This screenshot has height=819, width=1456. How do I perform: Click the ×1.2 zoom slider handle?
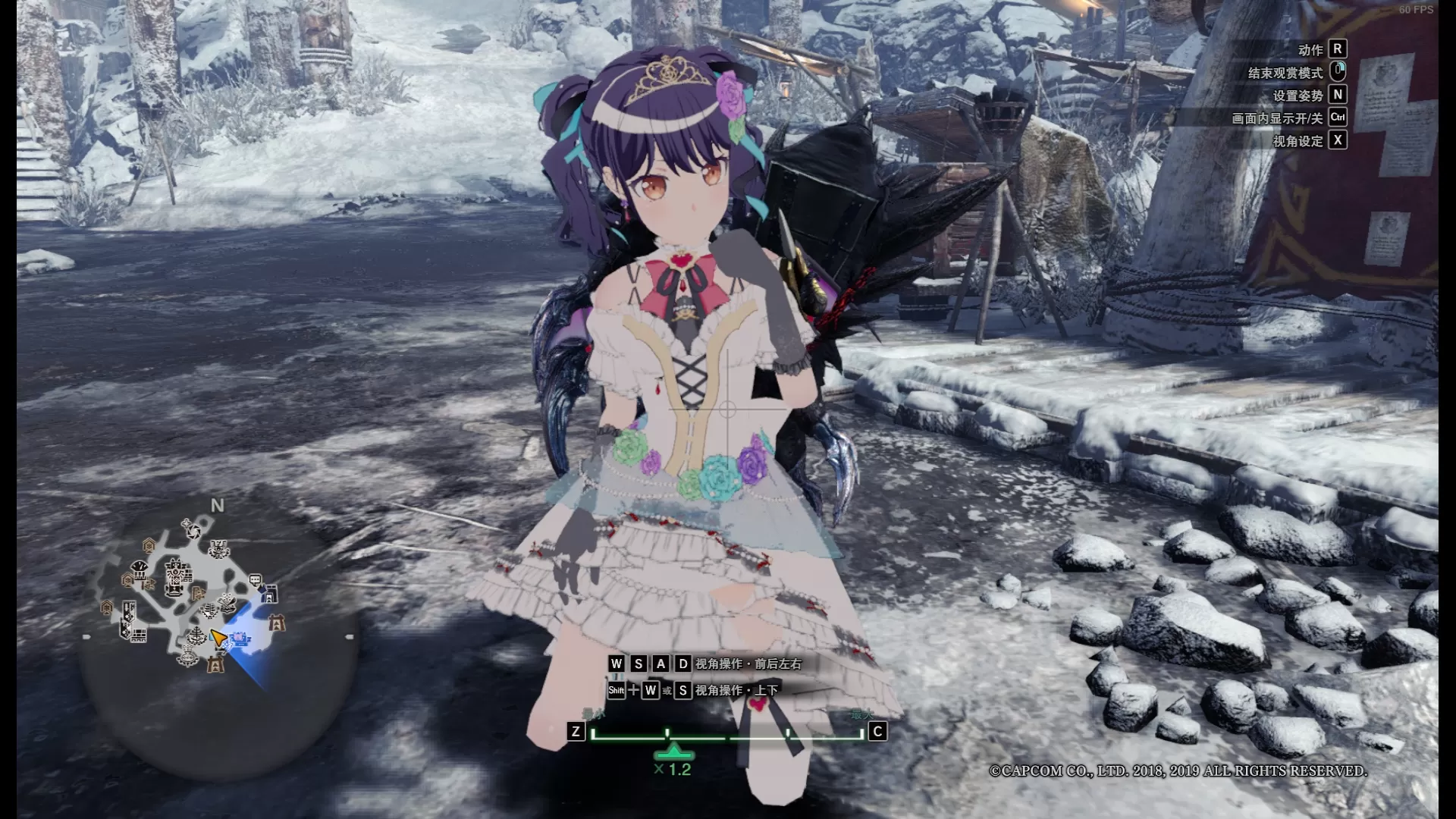[x=673, y=755]
